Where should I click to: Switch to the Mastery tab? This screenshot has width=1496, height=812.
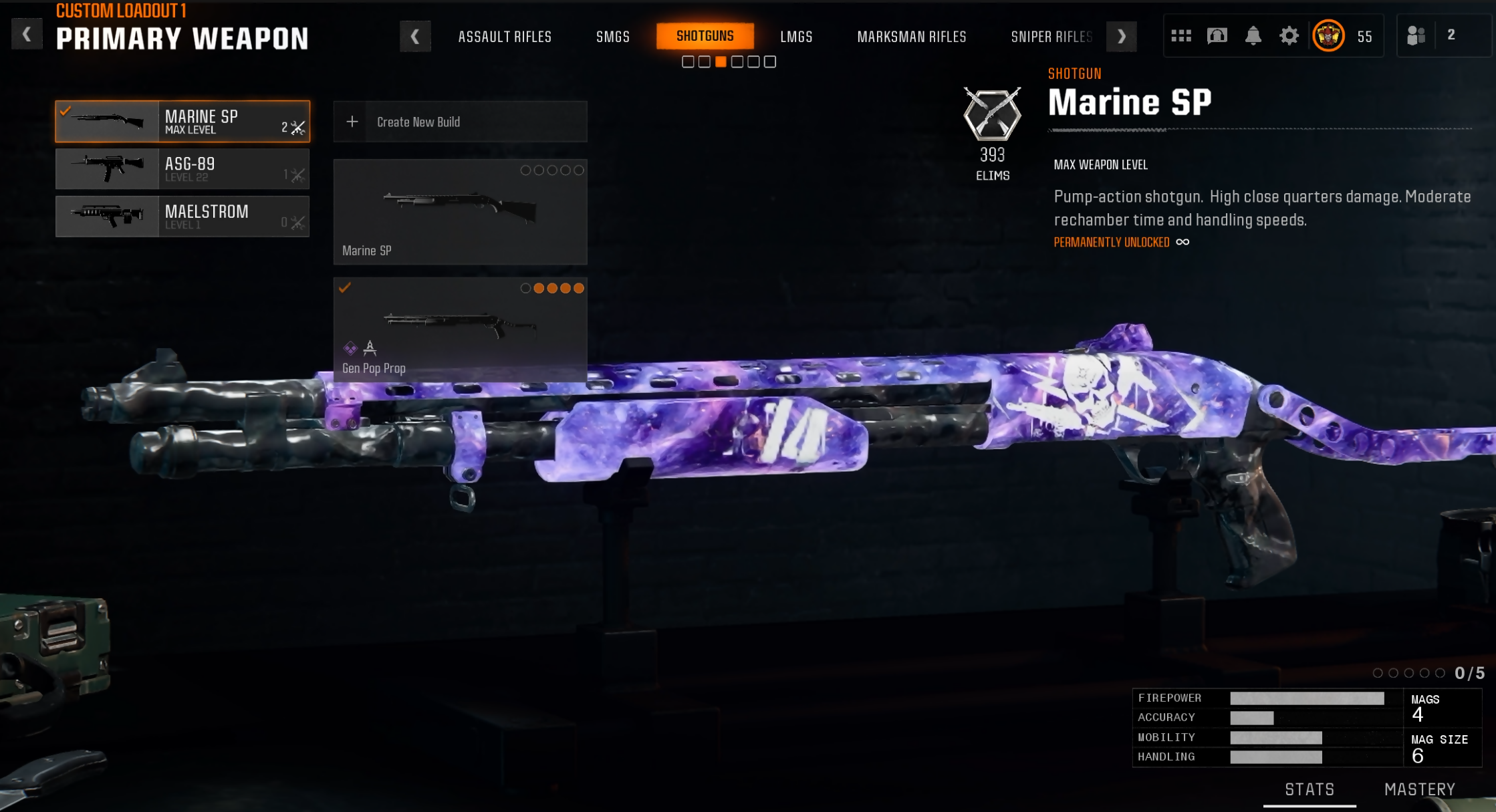1419,789
